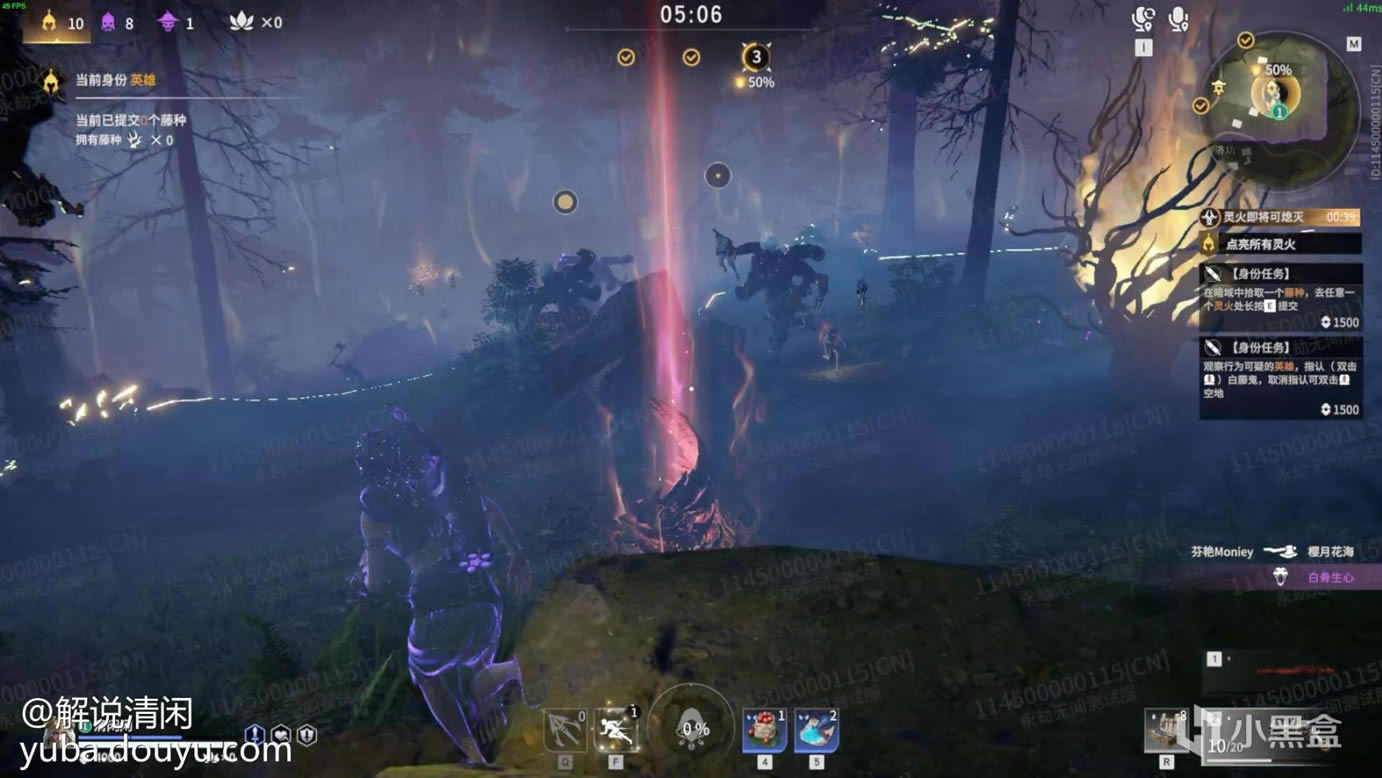Open the 身份任务 about suspicious heroes
This screenshot has height=778, width=1382.
pyautogui.click(x=1280, y=377)
